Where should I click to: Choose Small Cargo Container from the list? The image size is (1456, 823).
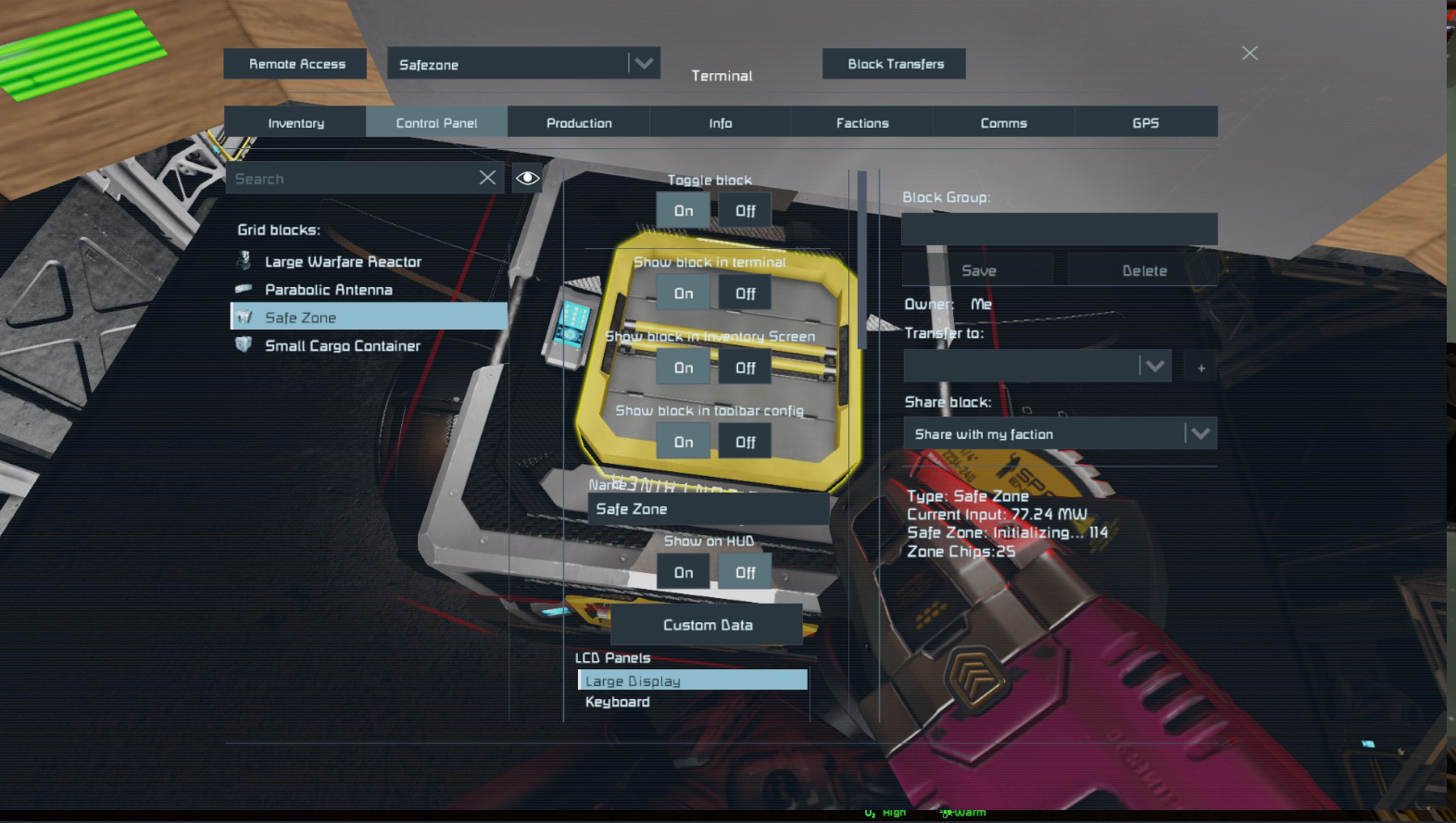point(342,345)
